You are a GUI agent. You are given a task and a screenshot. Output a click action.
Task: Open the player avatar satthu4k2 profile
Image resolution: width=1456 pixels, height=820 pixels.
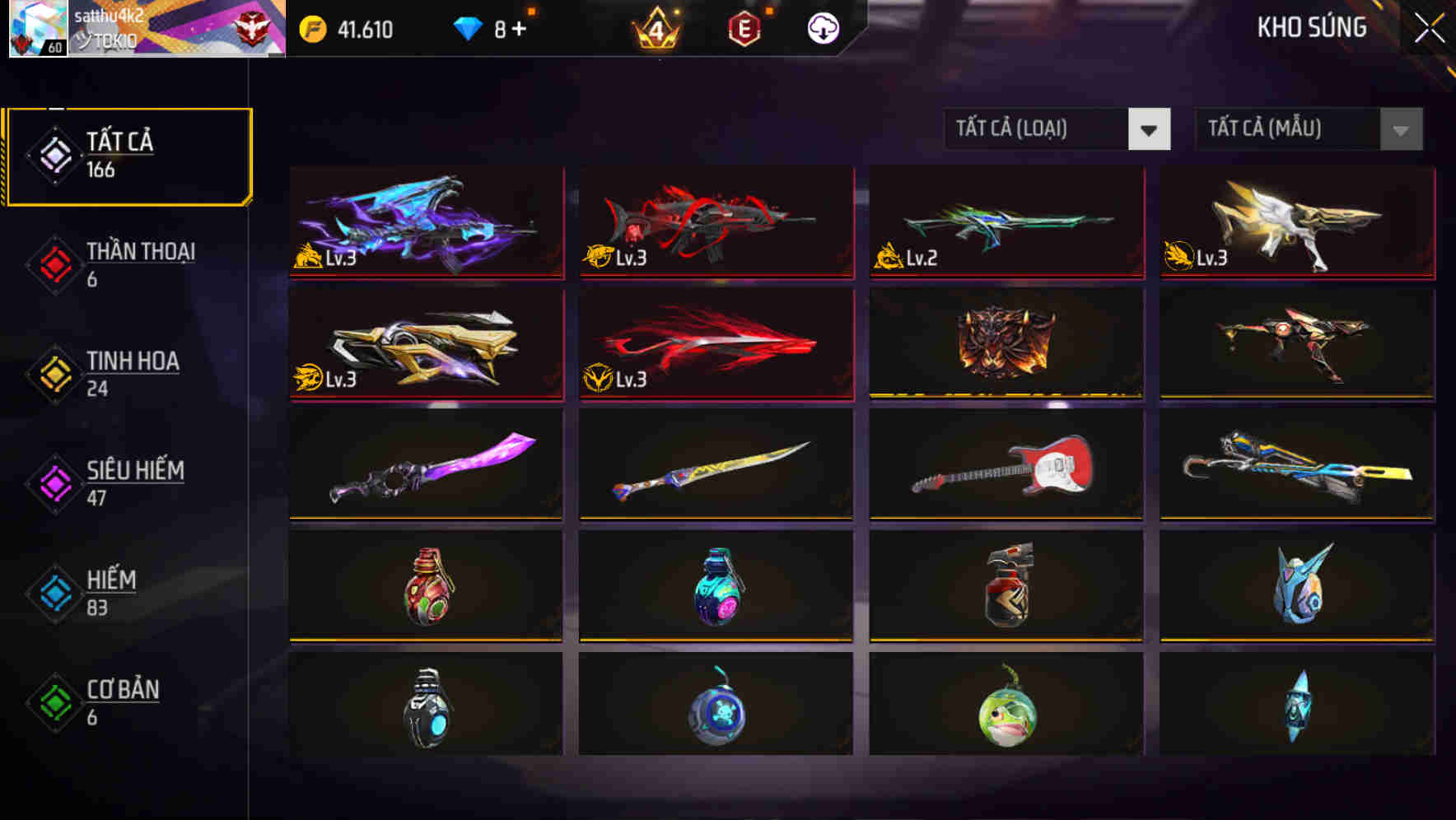37,30
